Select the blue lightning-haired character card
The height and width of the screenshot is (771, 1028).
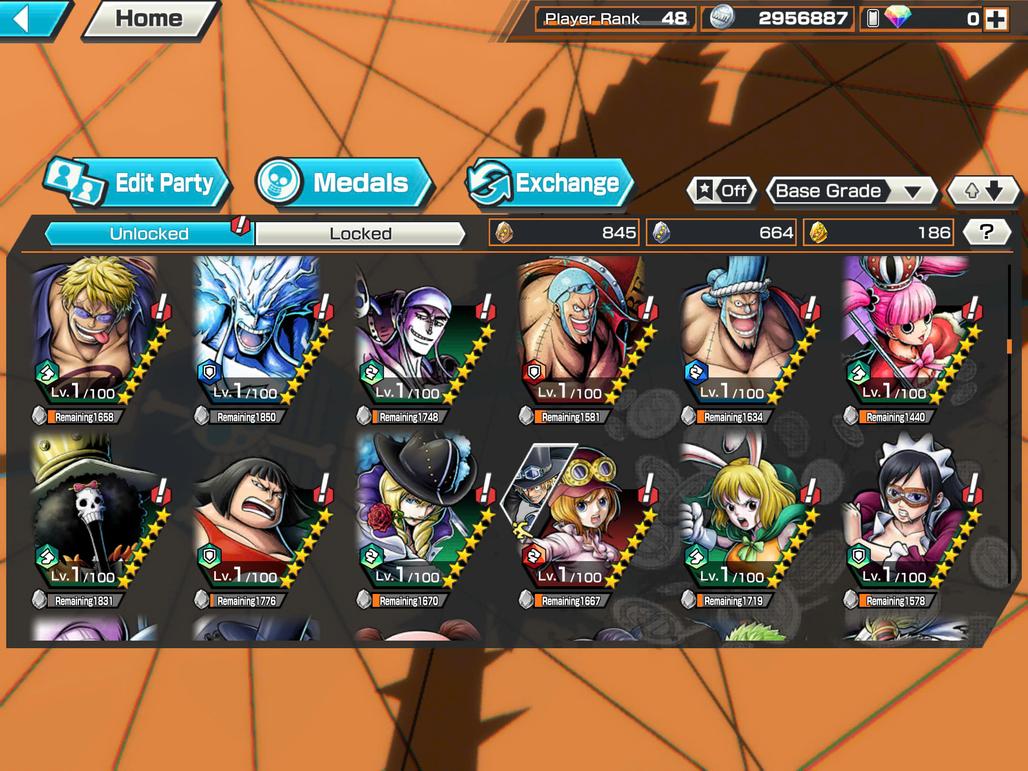click(257, 335)
